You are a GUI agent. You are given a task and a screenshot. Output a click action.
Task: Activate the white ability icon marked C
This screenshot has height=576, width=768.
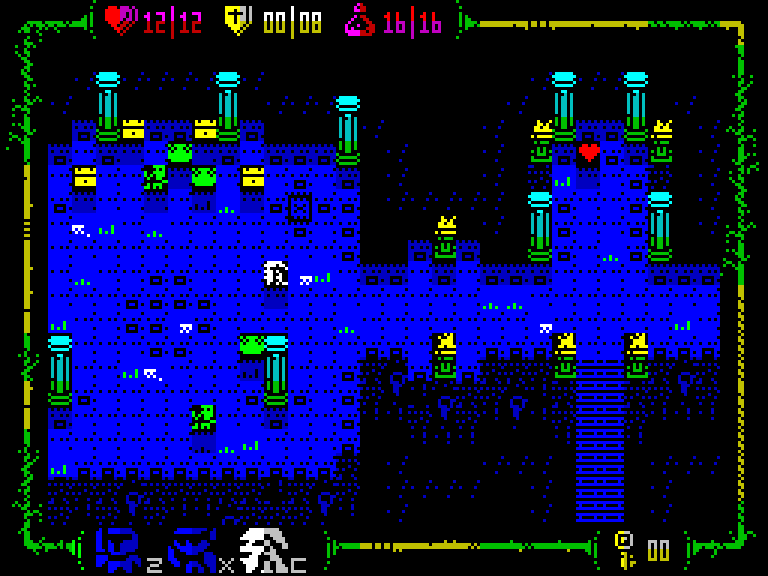[264, 549]
